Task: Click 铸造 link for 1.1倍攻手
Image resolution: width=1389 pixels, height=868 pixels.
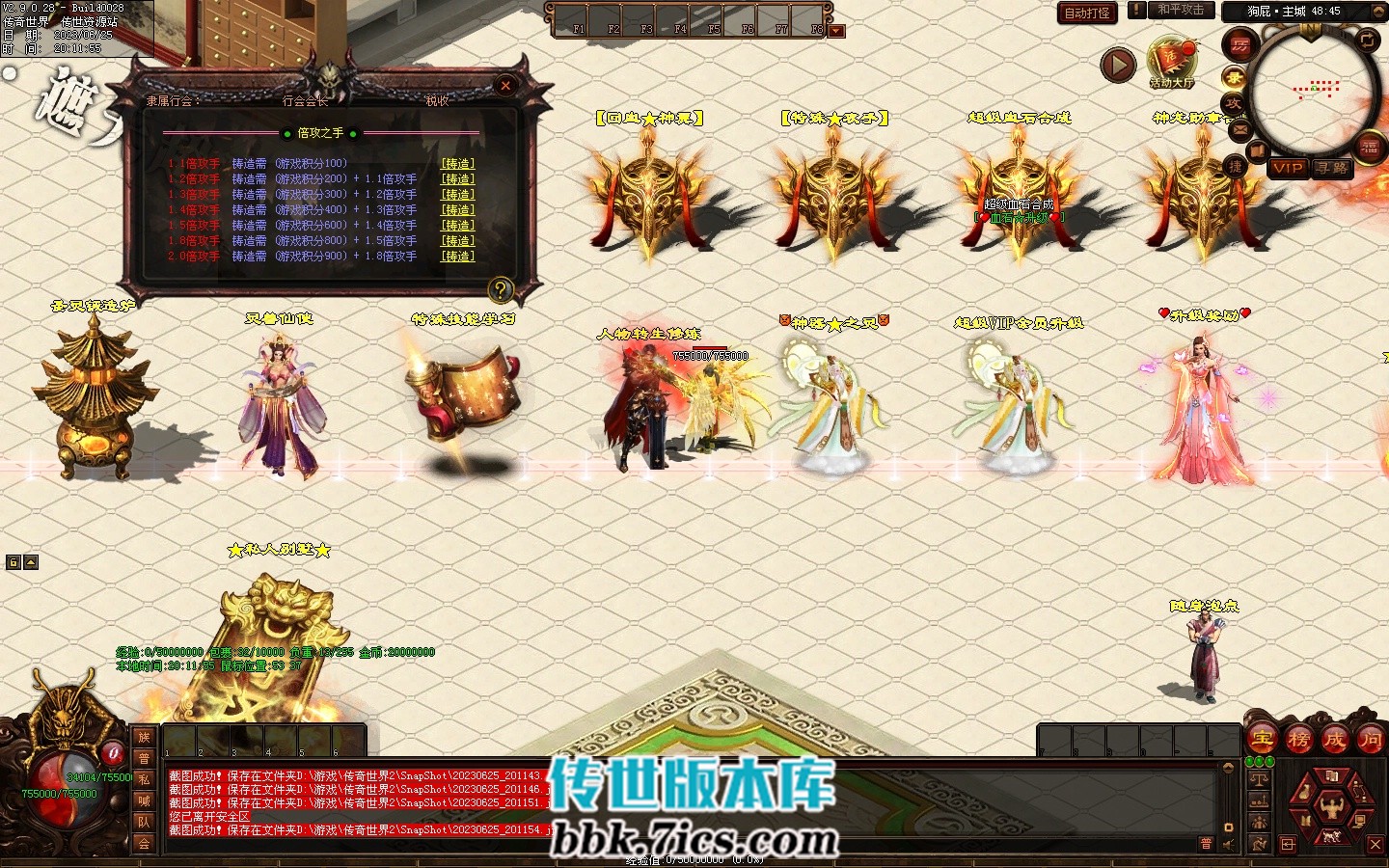Action: (458, 164)
